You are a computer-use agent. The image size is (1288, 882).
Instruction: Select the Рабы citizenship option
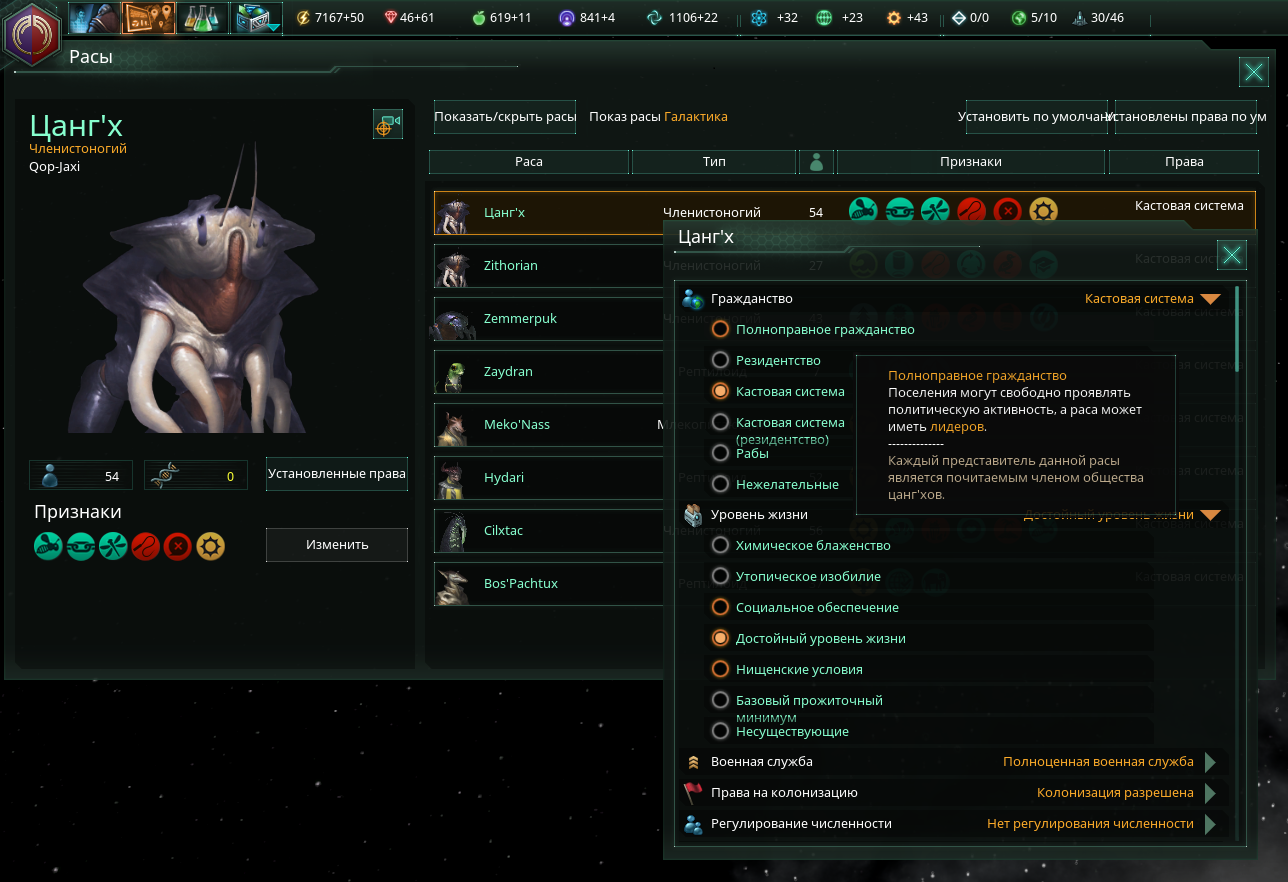coord(720,453)
